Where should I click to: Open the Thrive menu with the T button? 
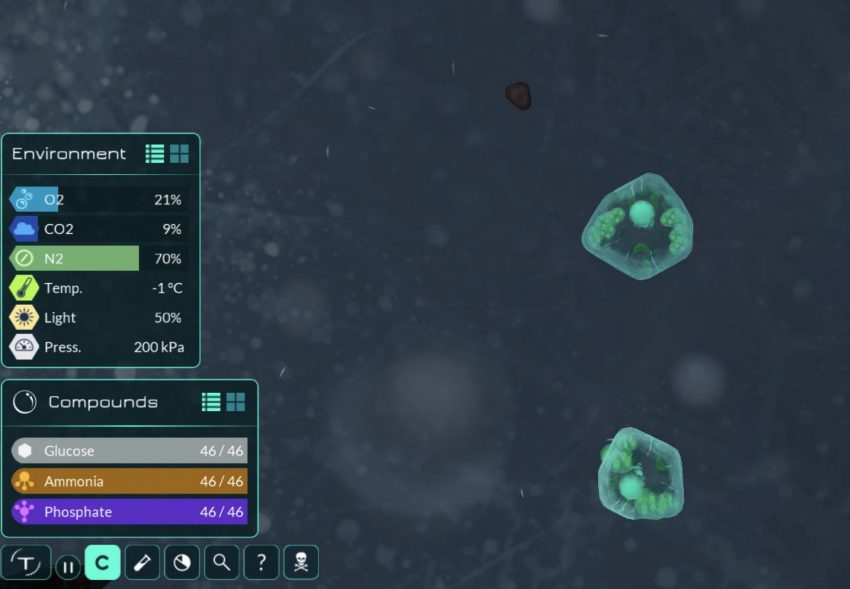[26, 563]
